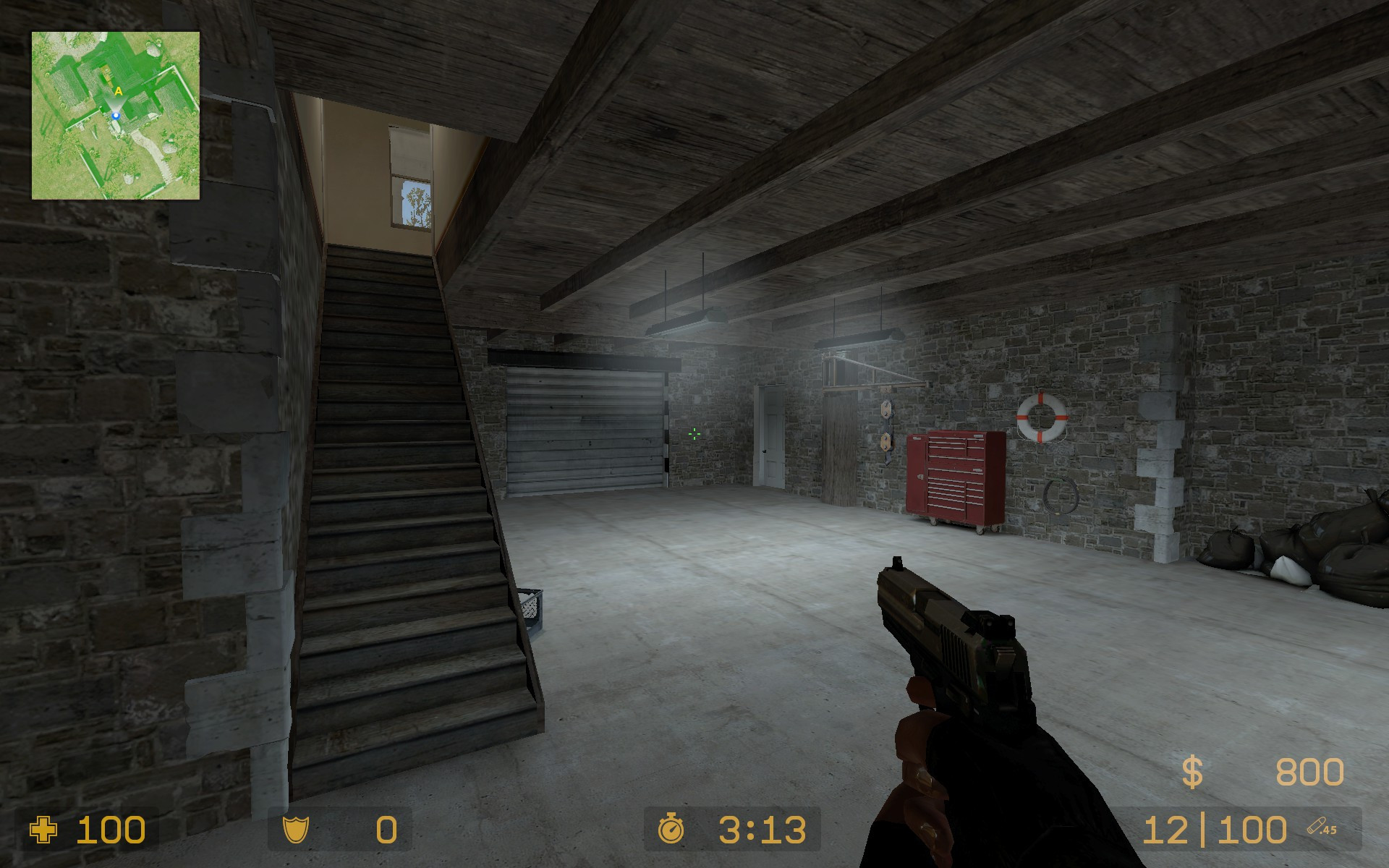1389x868 pixels.
Task: Toggle the radar minimap in the top-left corner
Action: tap(116, 116)
